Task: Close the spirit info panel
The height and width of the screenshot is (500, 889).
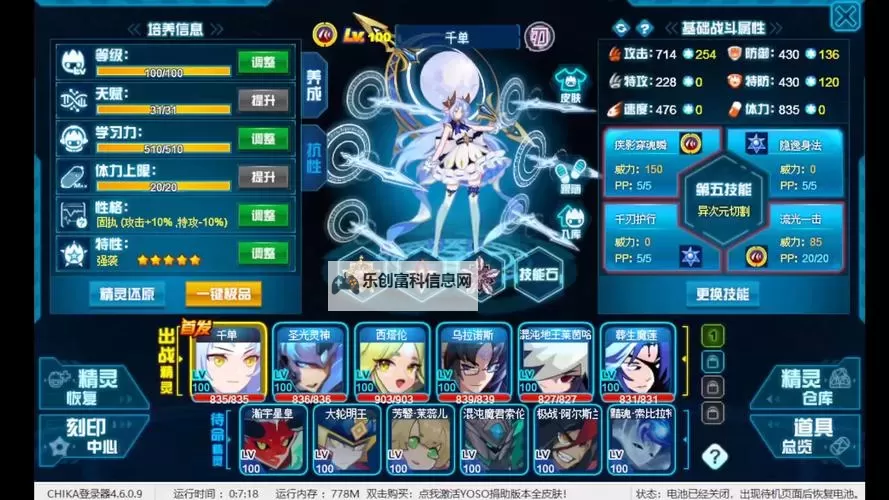Action: pos(846,16)
